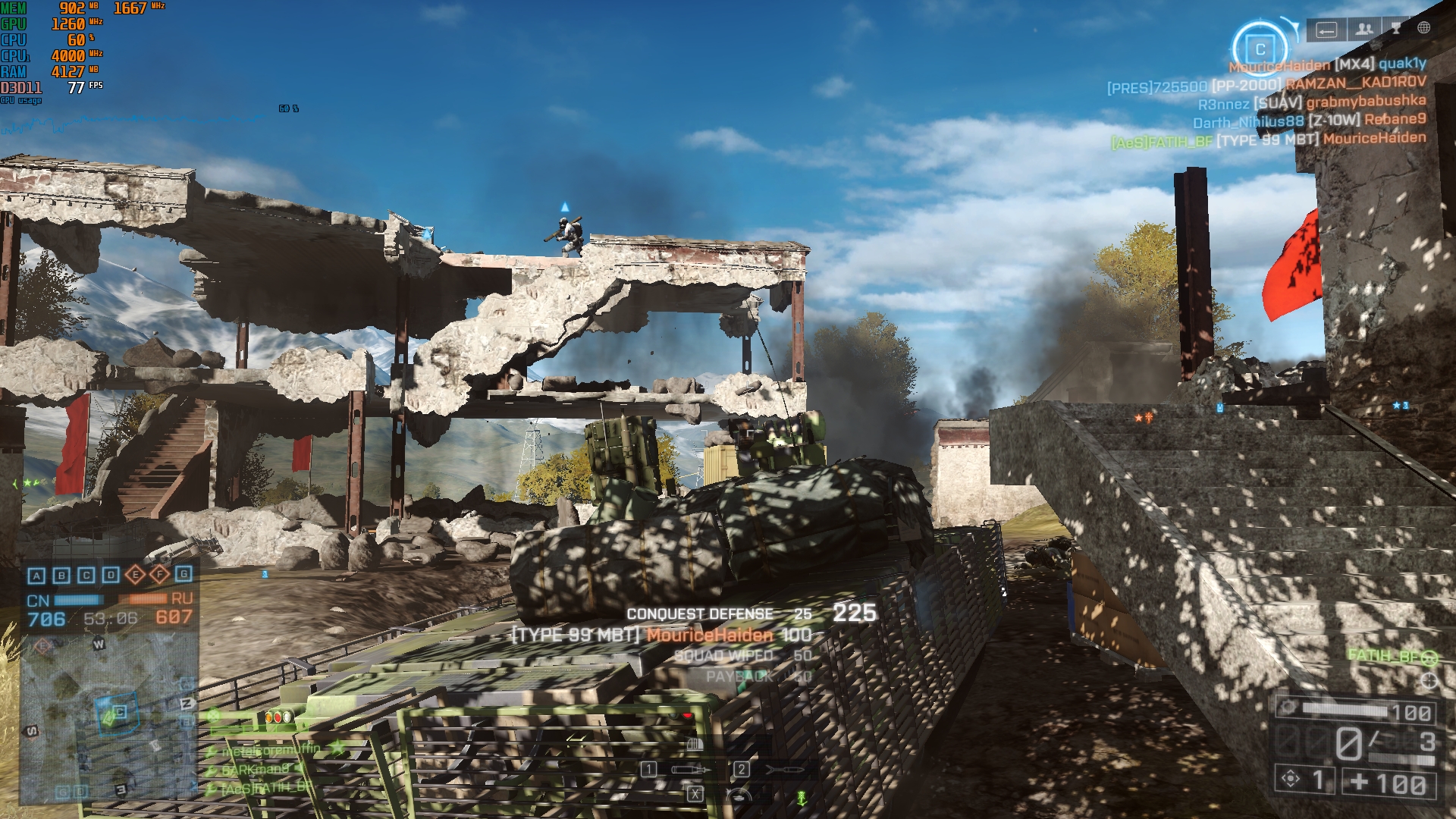Open the squad members icon in the top bar
The height and width of the screenshot is (819, 1456).
(1363, 30)
